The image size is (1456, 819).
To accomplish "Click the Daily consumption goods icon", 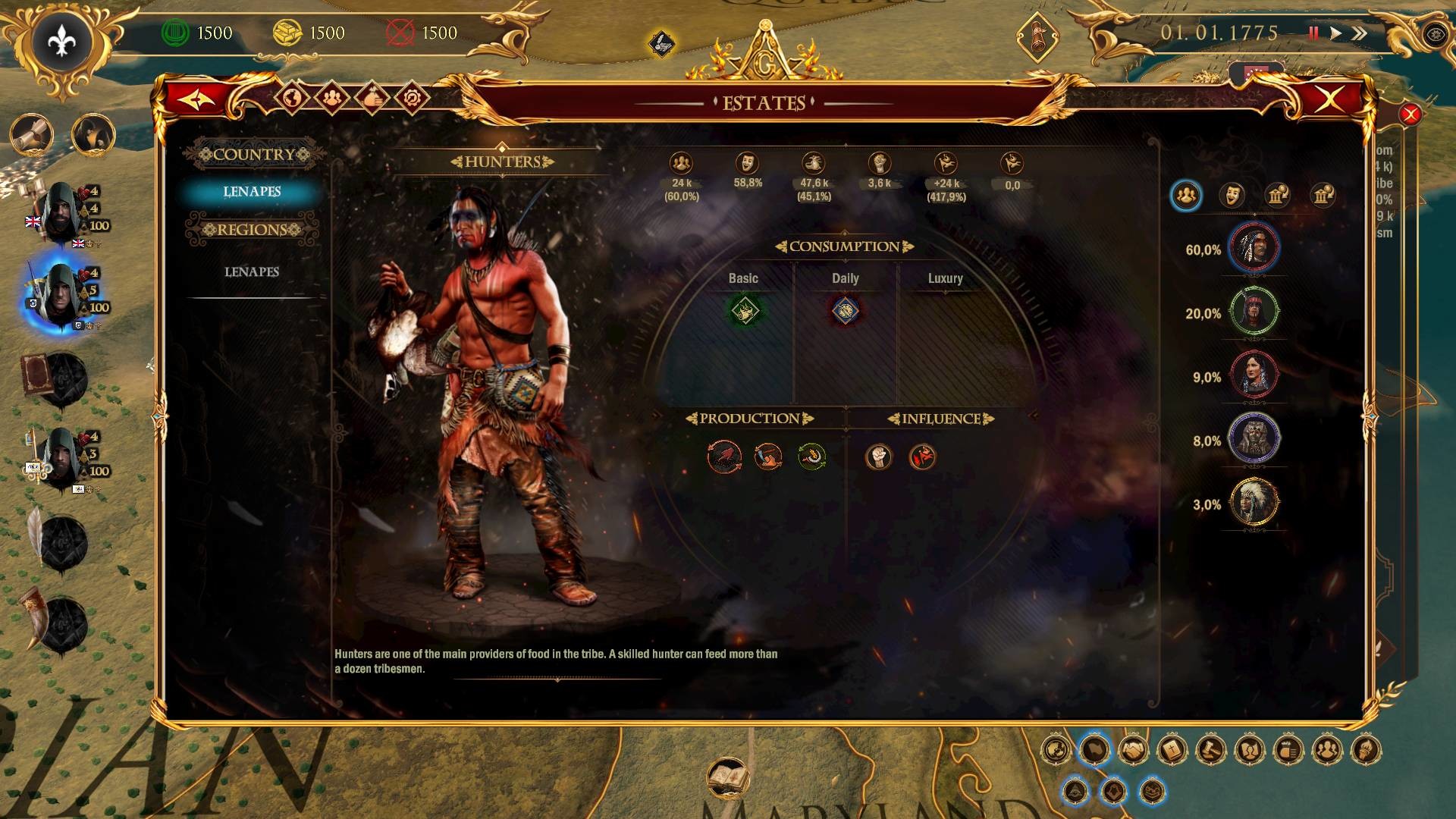I will tap(845, 311).
